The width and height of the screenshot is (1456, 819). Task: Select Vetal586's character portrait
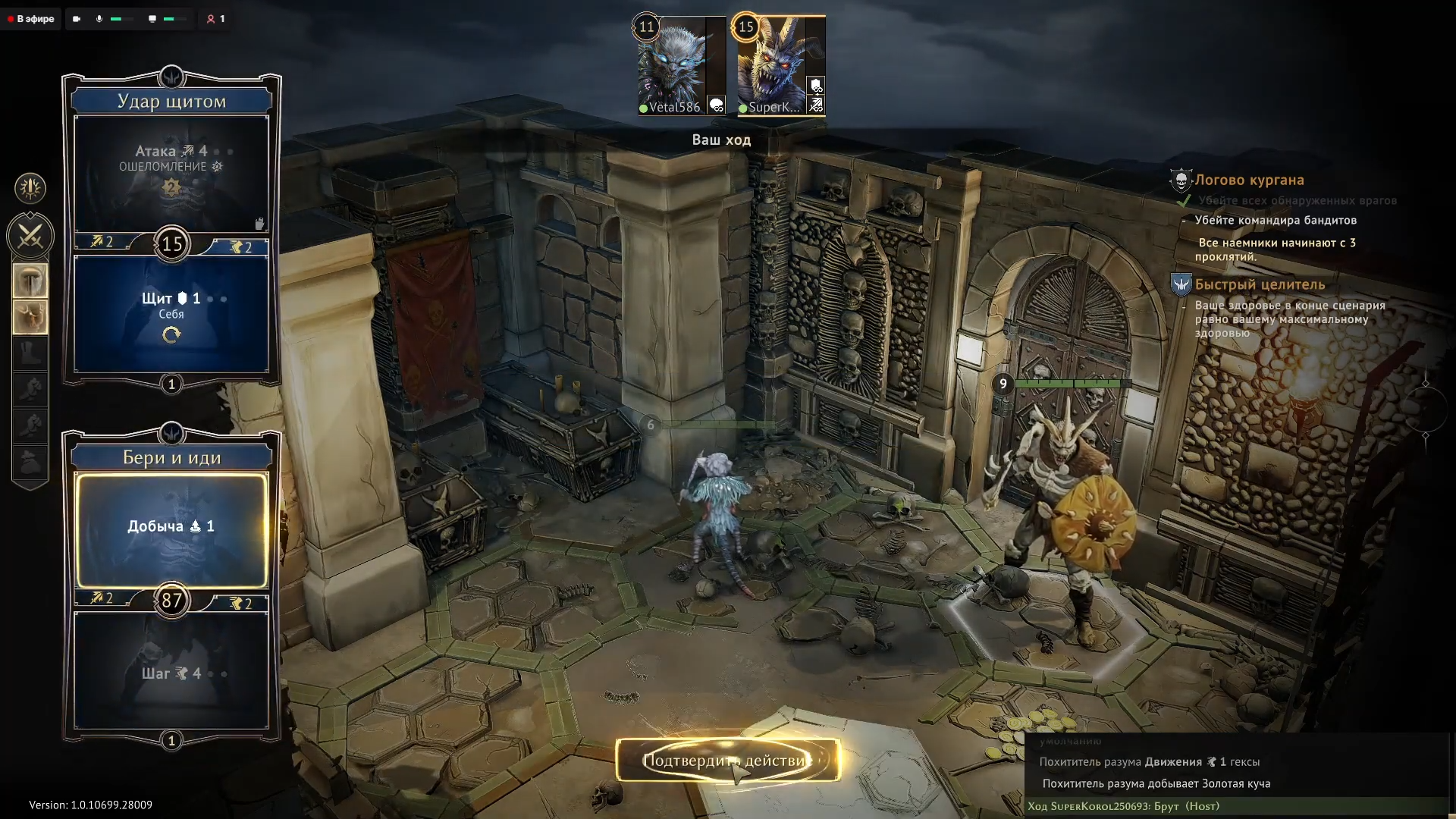672,64
